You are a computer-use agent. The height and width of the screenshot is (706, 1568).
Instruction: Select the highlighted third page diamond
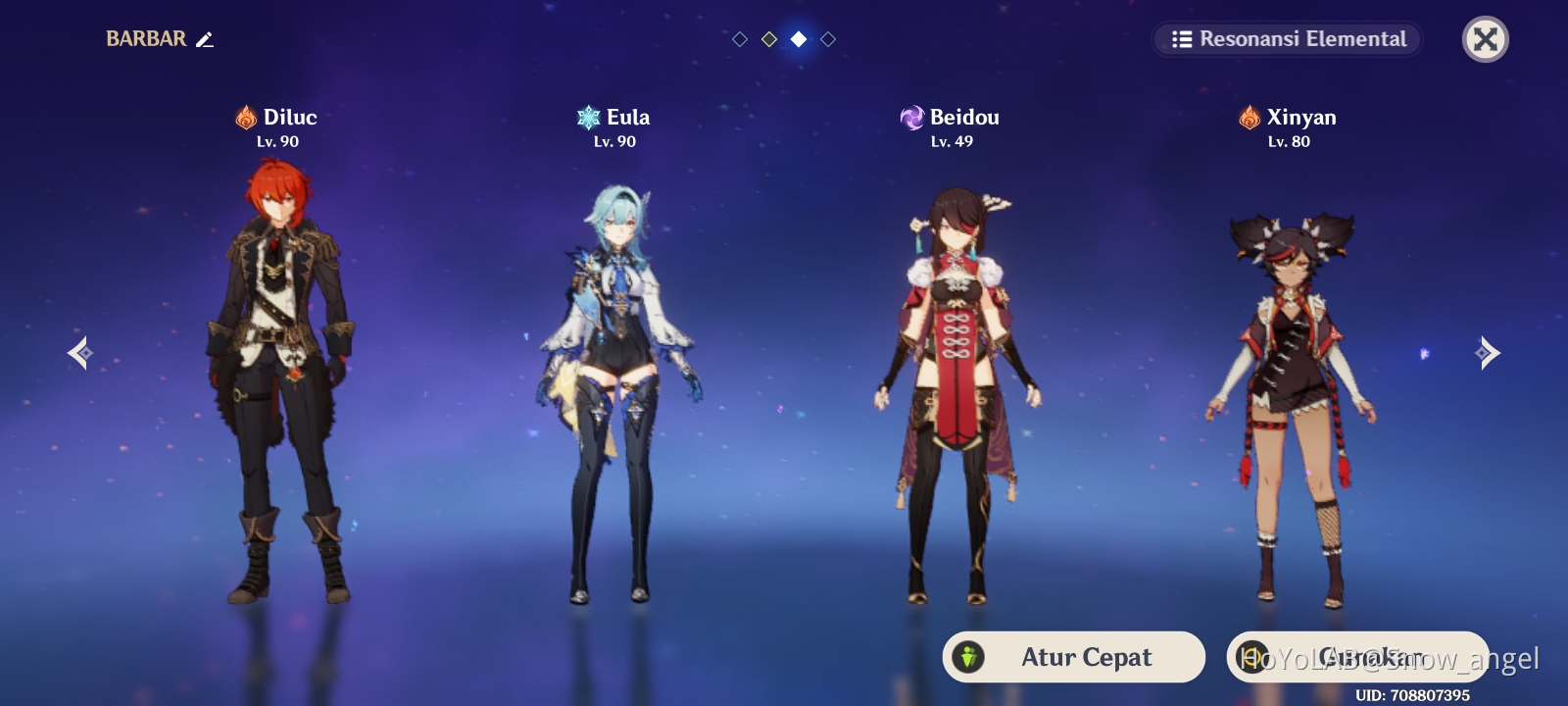[800, 39]
